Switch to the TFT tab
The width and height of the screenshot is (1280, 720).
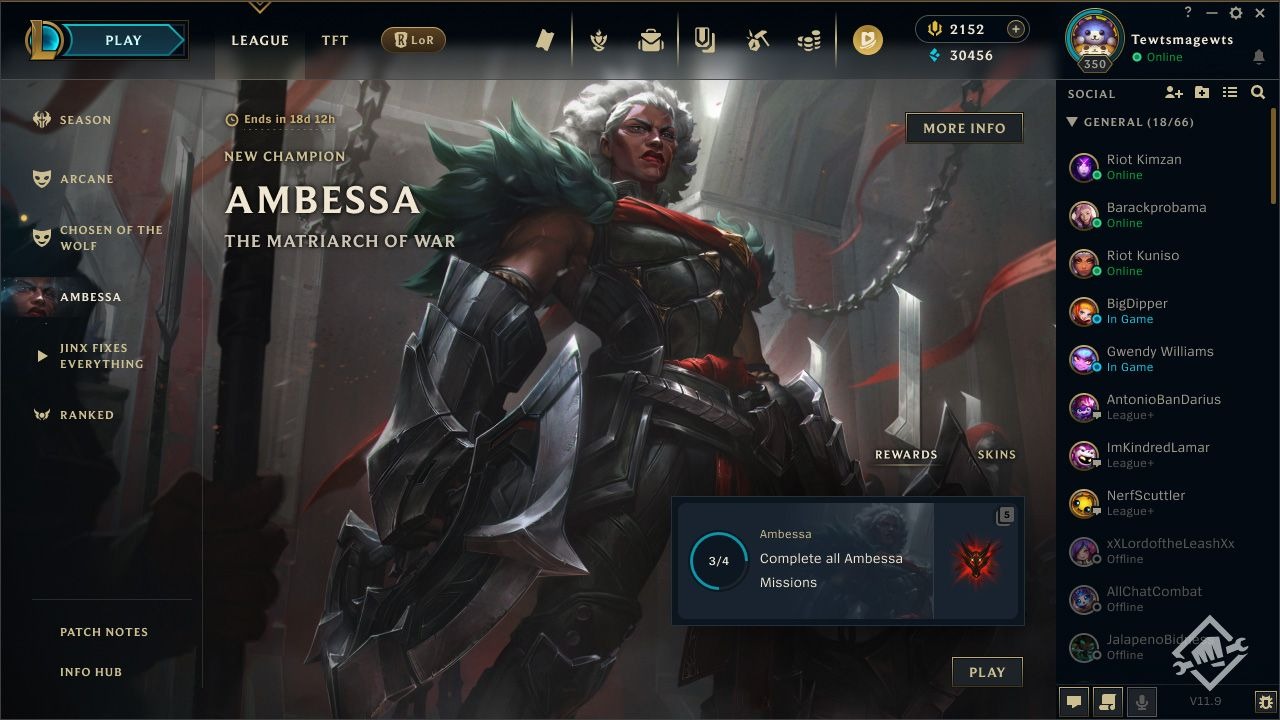[x=335, y=40]
